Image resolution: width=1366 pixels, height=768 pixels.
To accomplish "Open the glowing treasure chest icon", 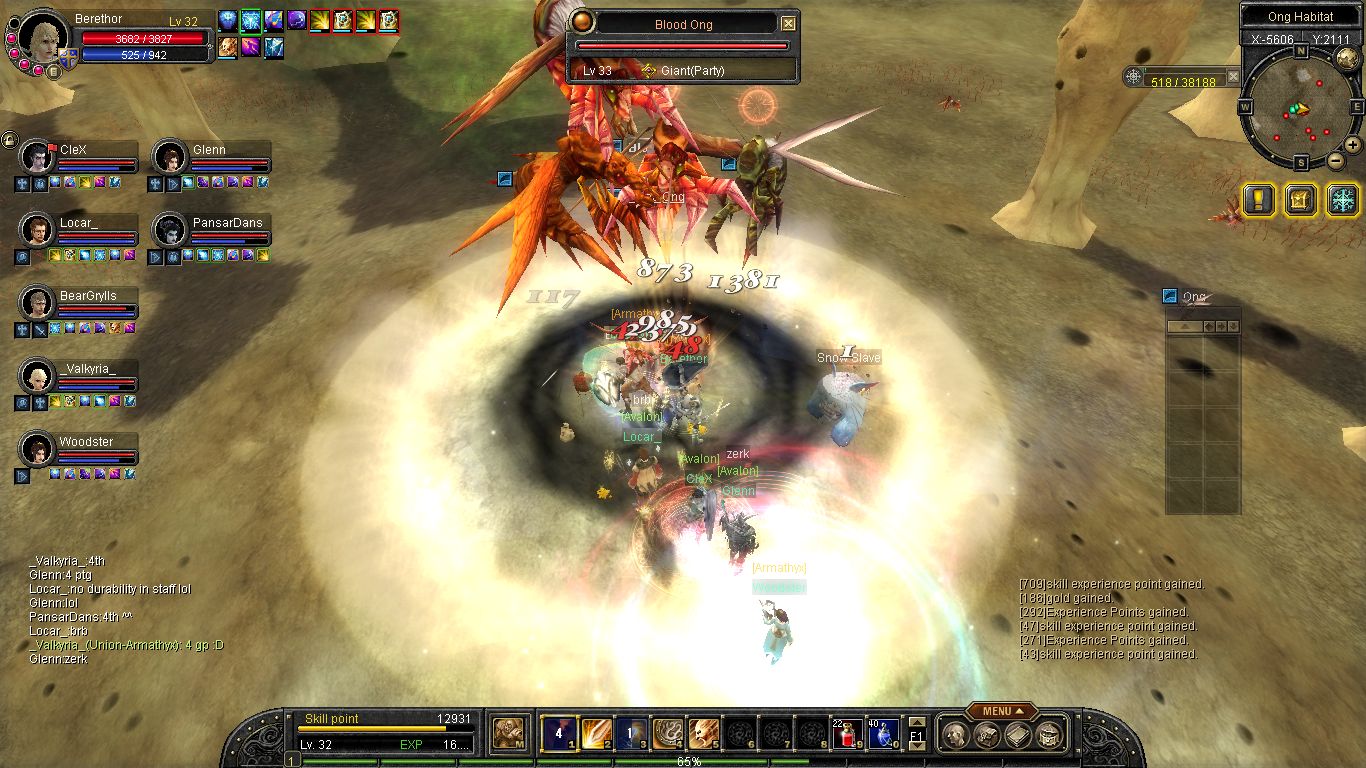I will pos(1300,199).
